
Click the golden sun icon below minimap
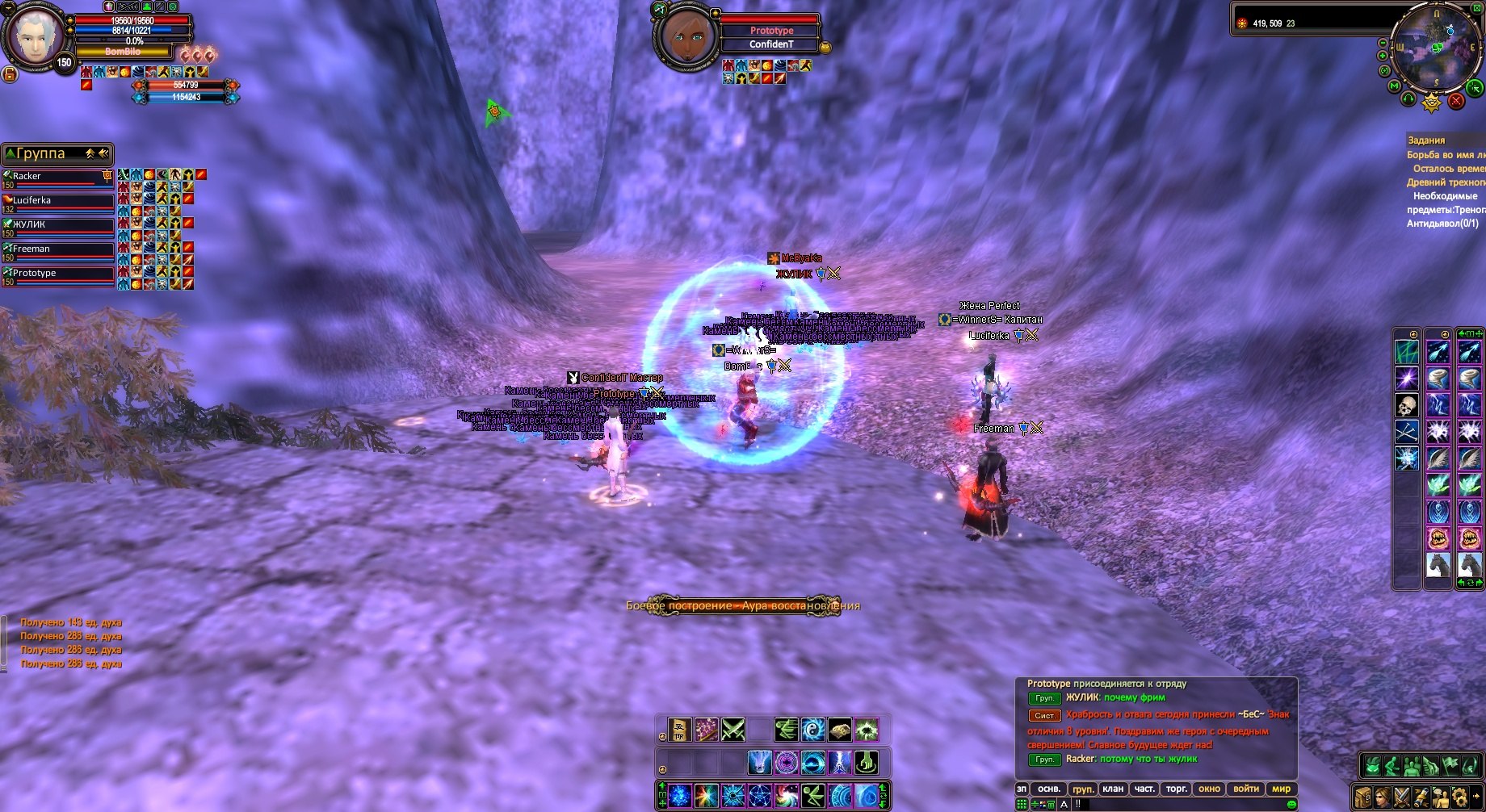click(1431, 103)
